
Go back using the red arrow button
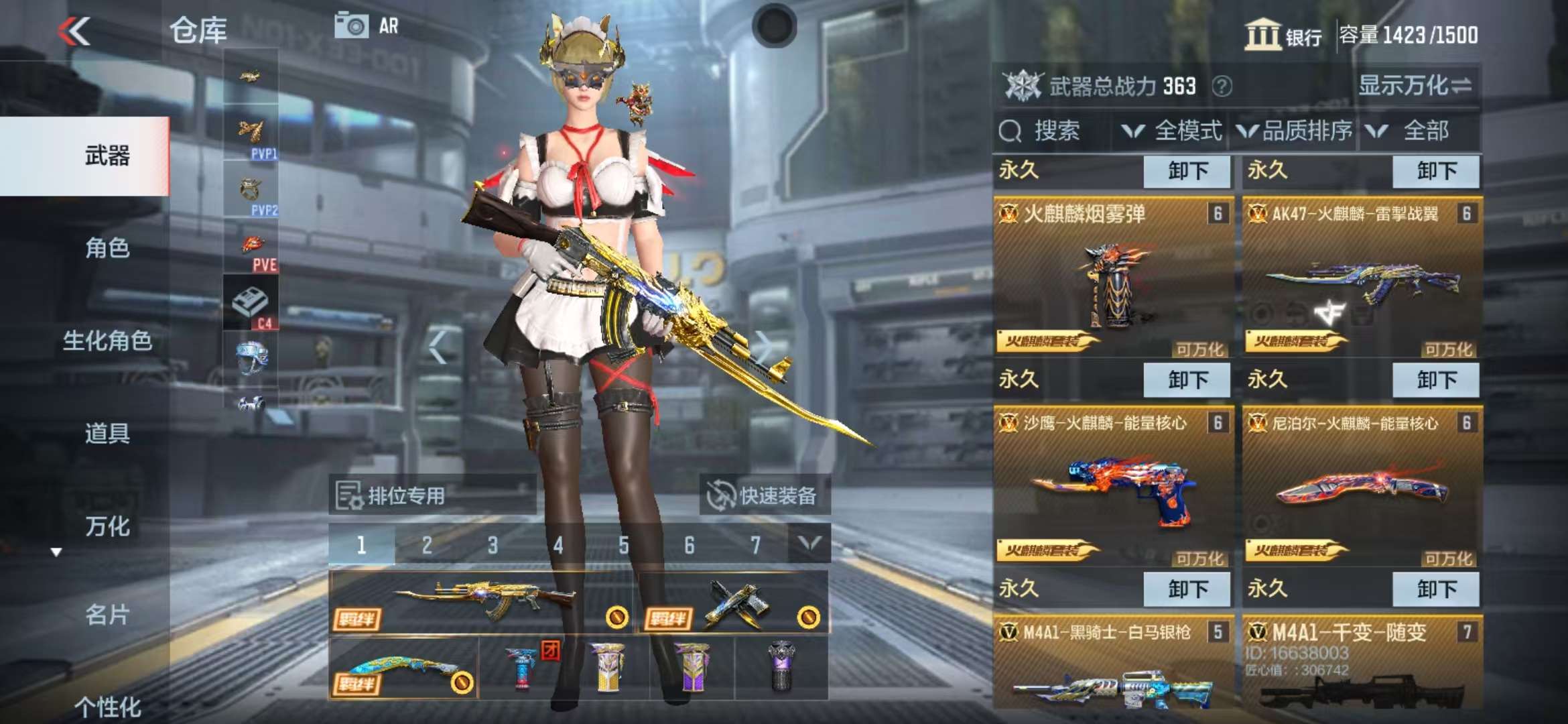pos(74,31)
